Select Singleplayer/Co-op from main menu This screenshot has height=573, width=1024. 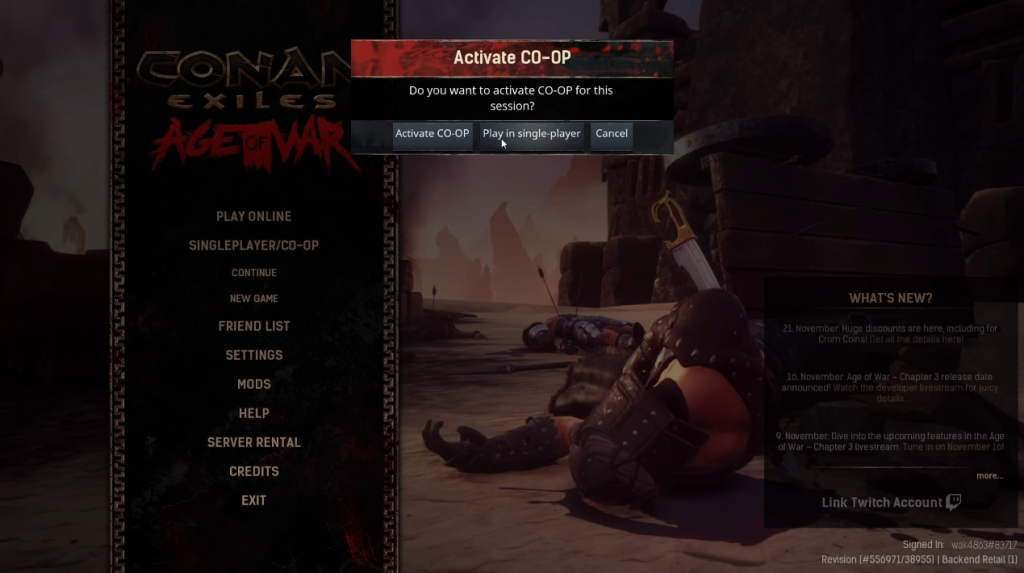pos(254,245)
